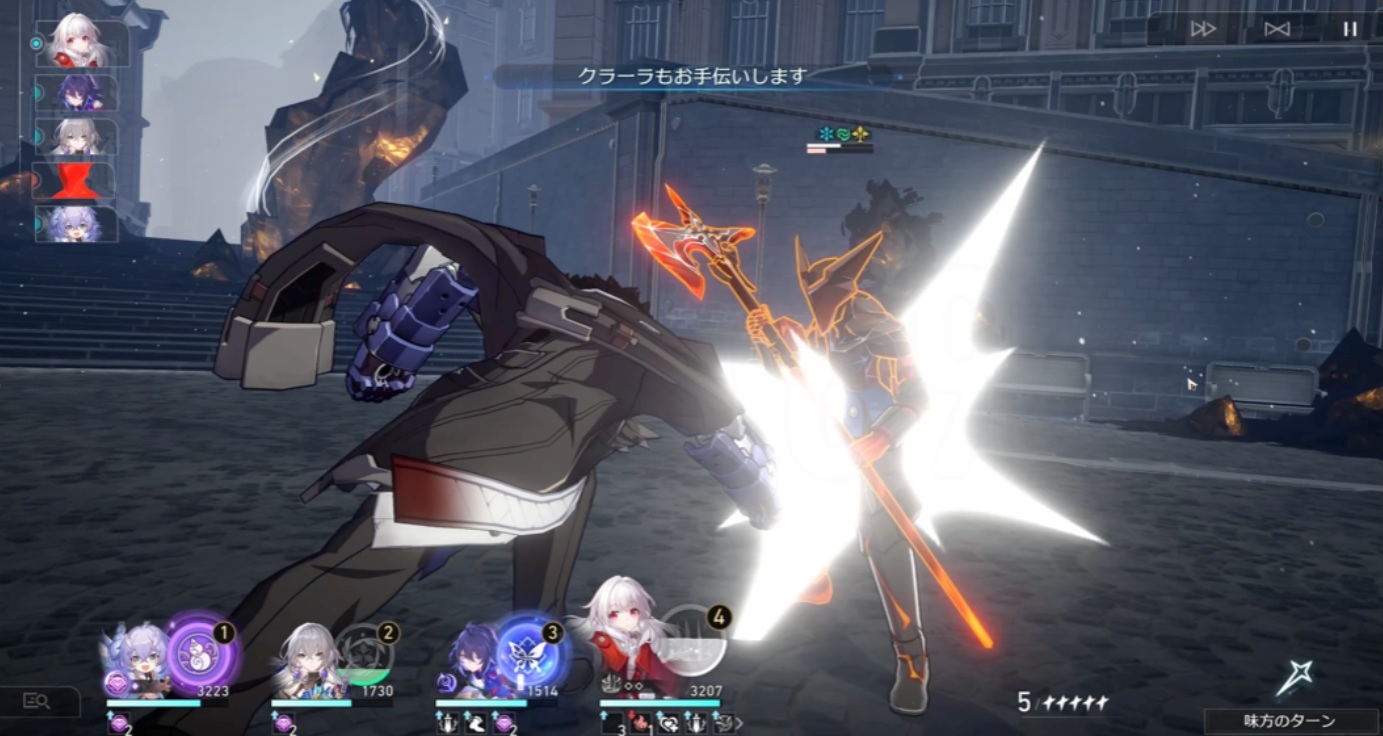The height and width of the screenshot is (736, 1383).
Task: Select the red enemy silhouette in turn order
Action: 77,182
